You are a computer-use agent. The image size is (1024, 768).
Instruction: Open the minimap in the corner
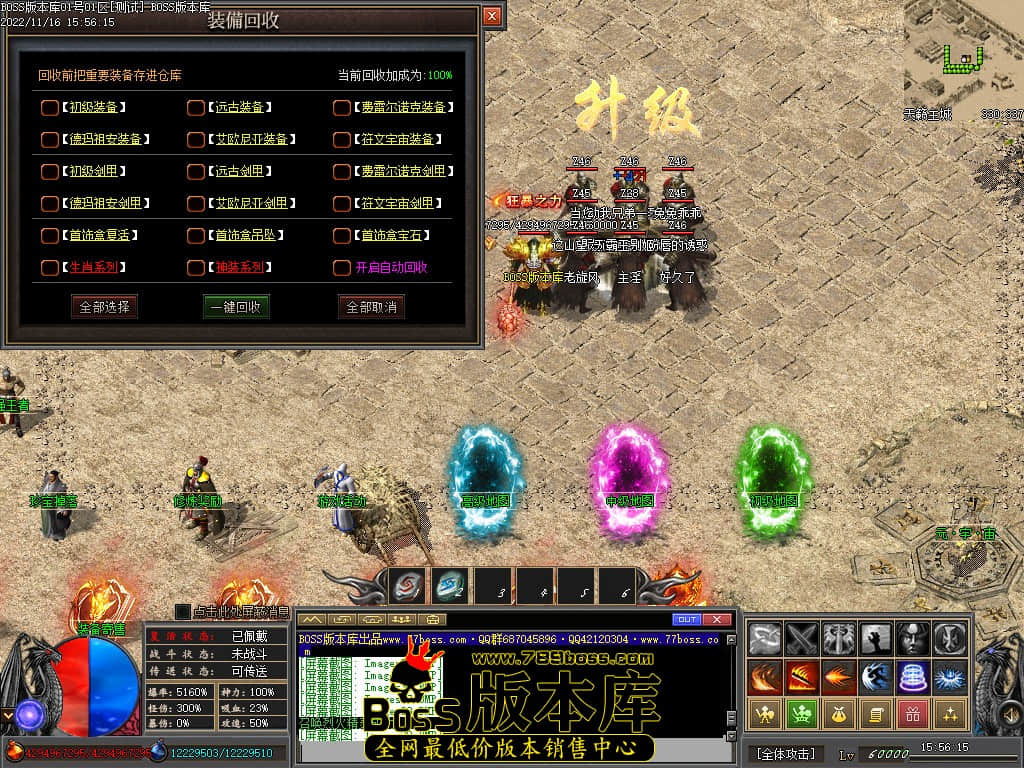[963, 55]
